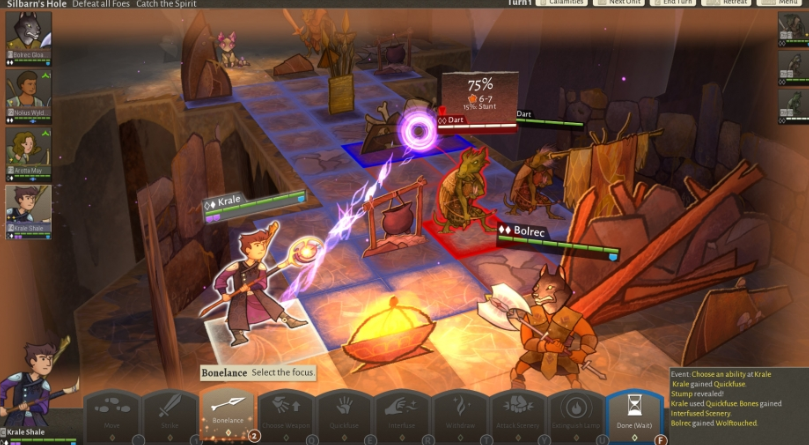Click the Done (Wait) hourglass button
The height and width of the screenshot is (445, 809).
pos(634,412)
